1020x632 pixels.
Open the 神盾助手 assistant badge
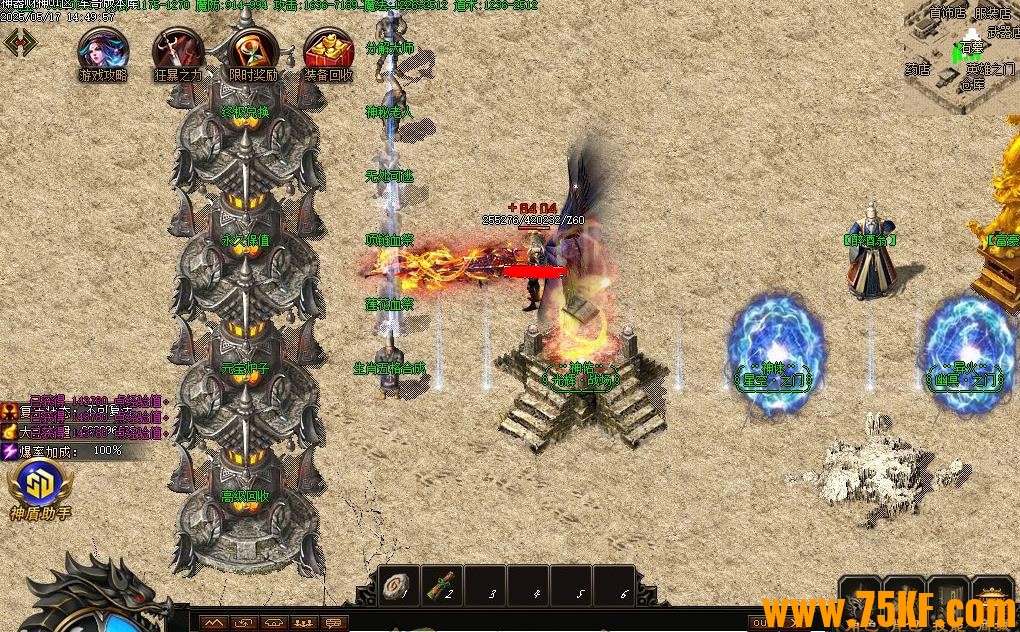[39, 487]
